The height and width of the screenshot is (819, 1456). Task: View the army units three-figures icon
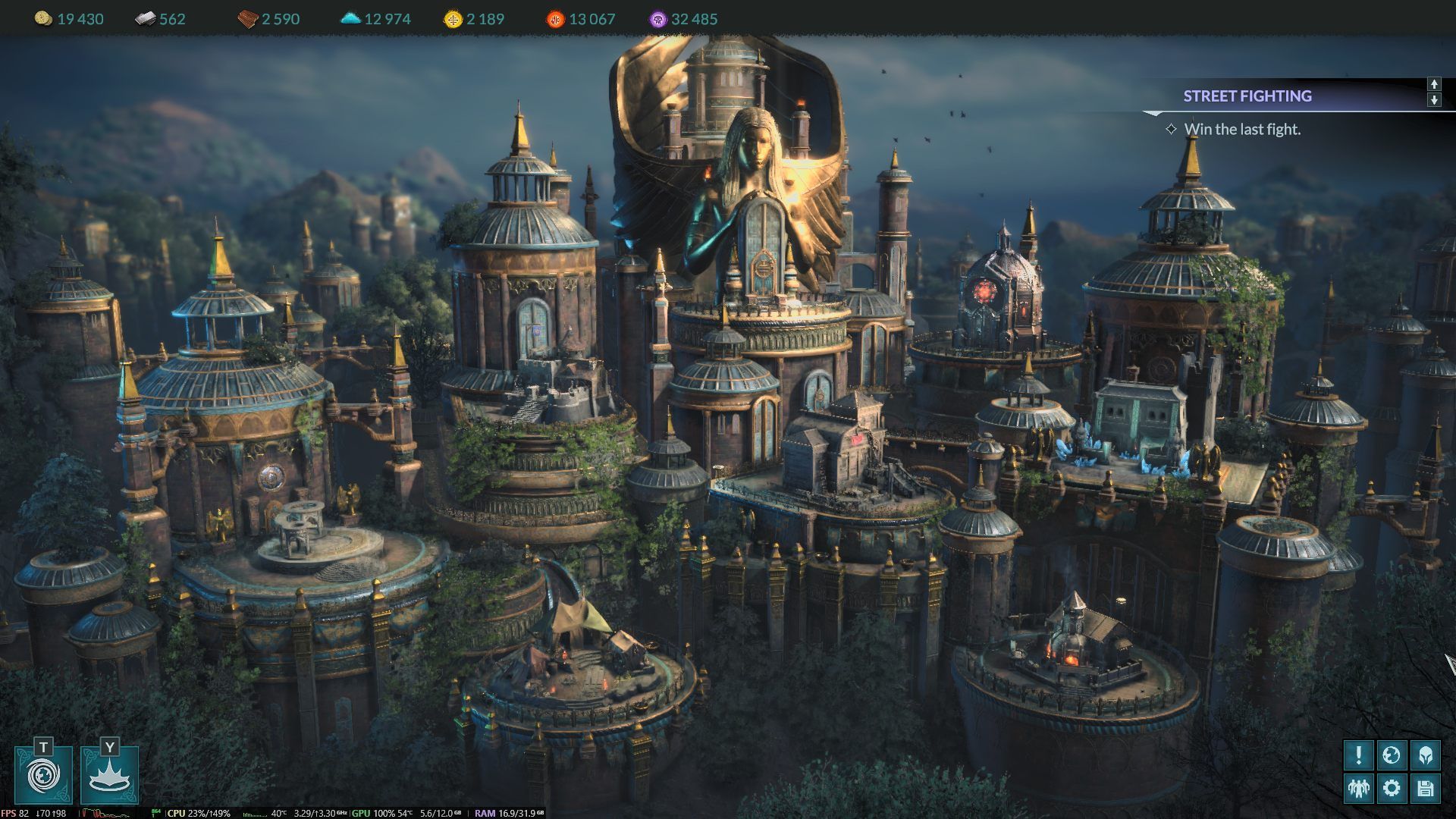click(1358, 789)
